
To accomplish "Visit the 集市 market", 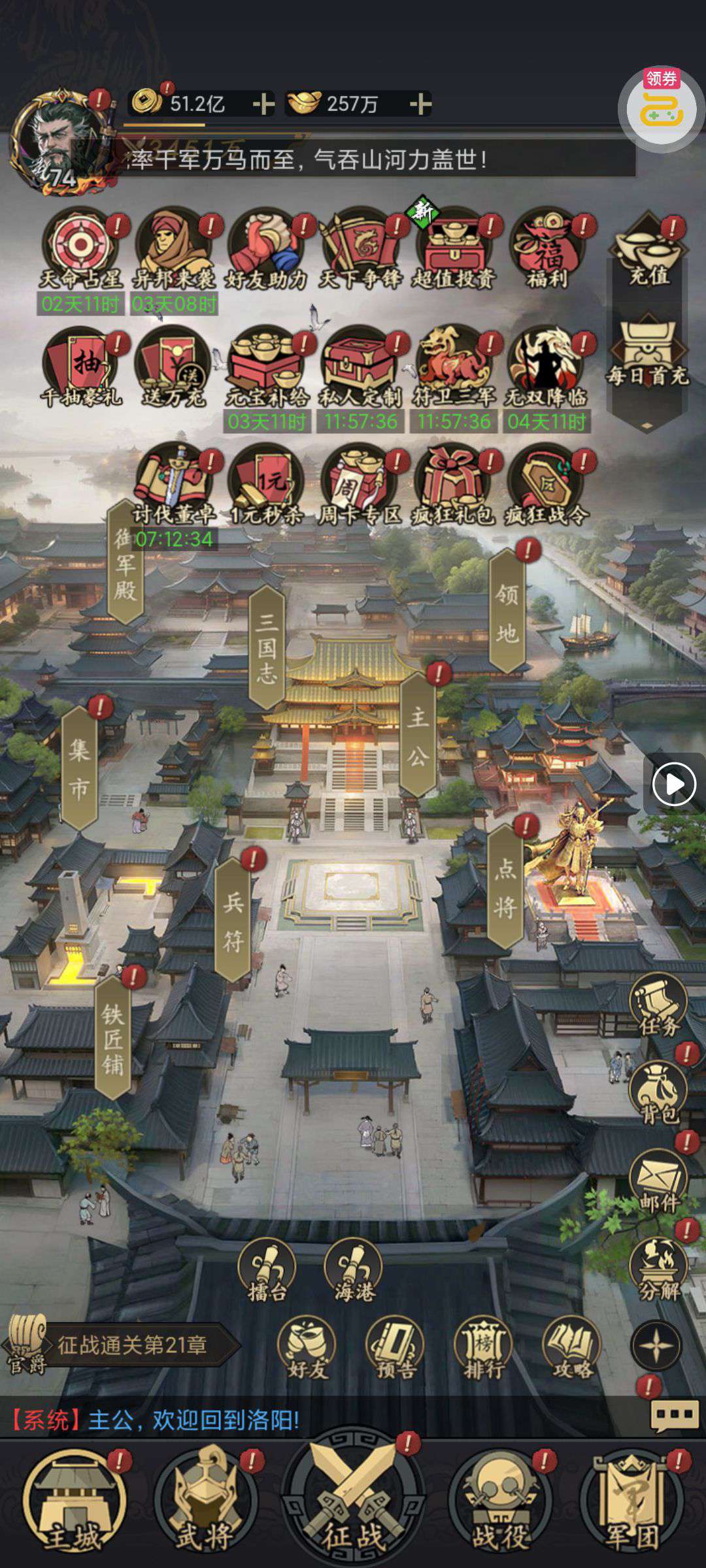I will pyautogui.click(x=79, y=768).
